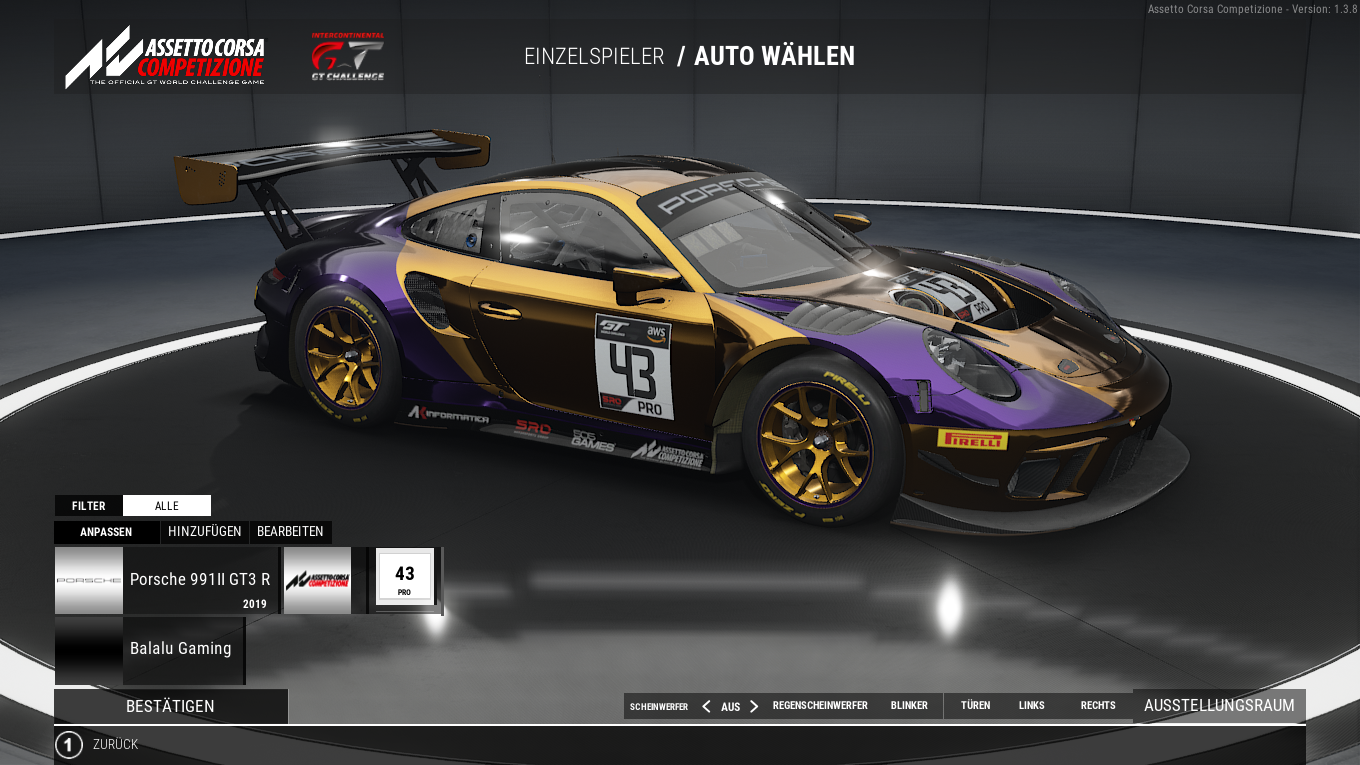Select the Porsche 991II GT3 R entry
This screenshot has width=1360, height=765.
click(x=166, y=580)
